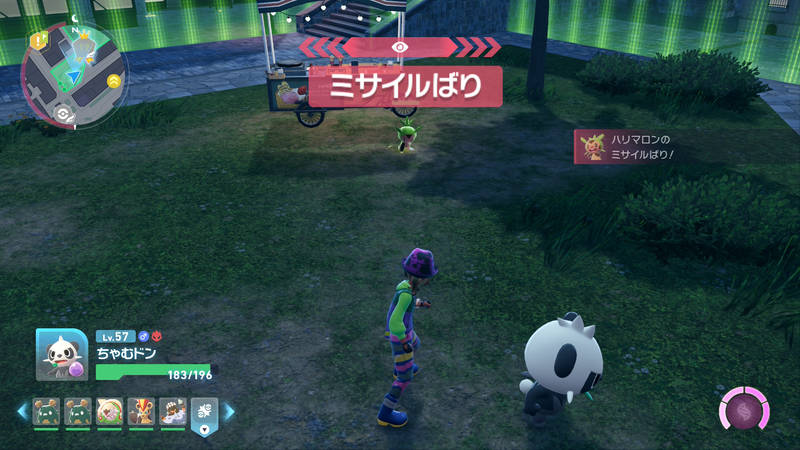Select the active Pancham portrait

pos(61,354)
